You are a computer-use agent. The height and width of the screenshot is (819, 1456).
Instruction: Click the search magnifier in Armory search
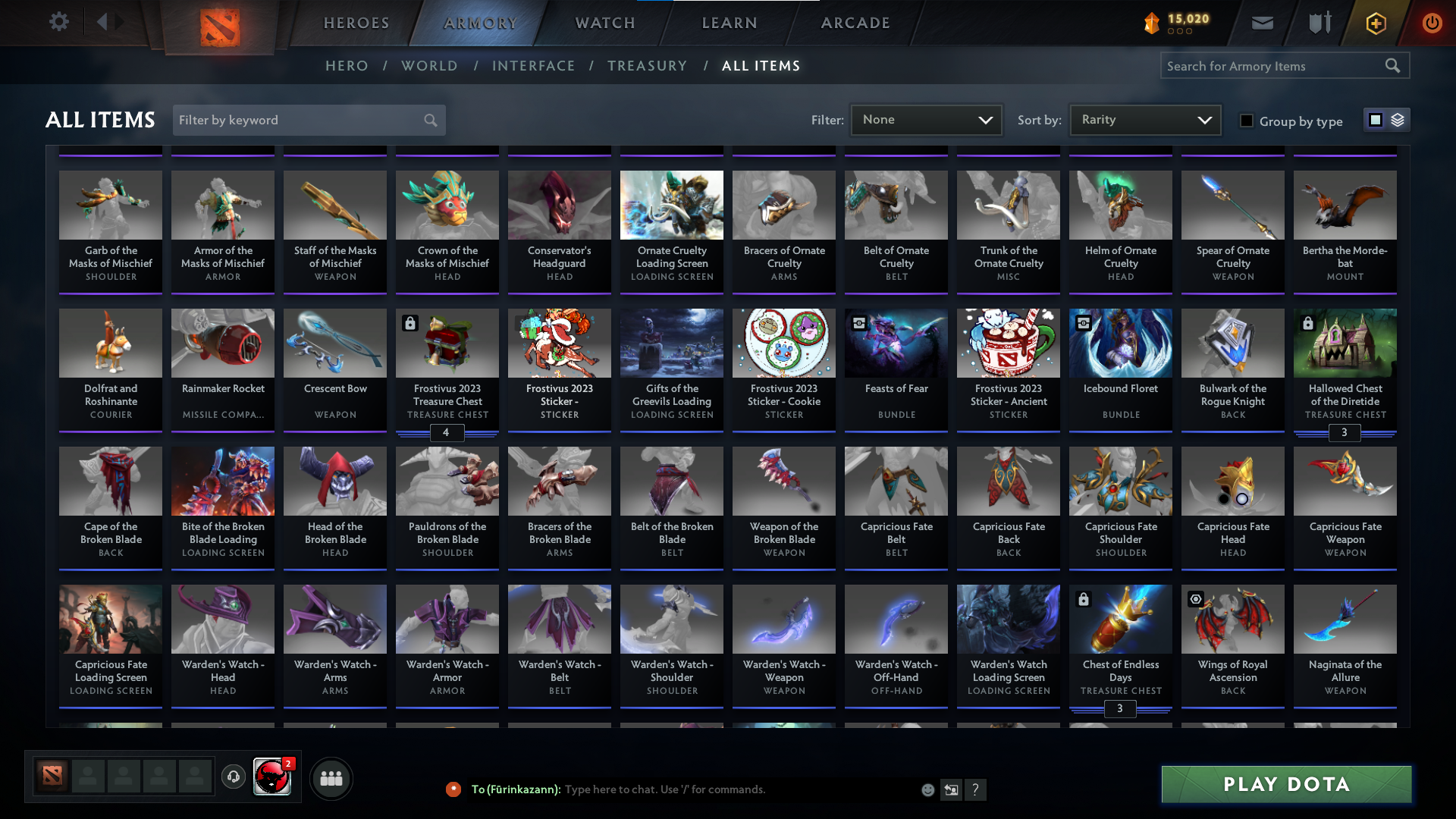(x=1393, y=65)
